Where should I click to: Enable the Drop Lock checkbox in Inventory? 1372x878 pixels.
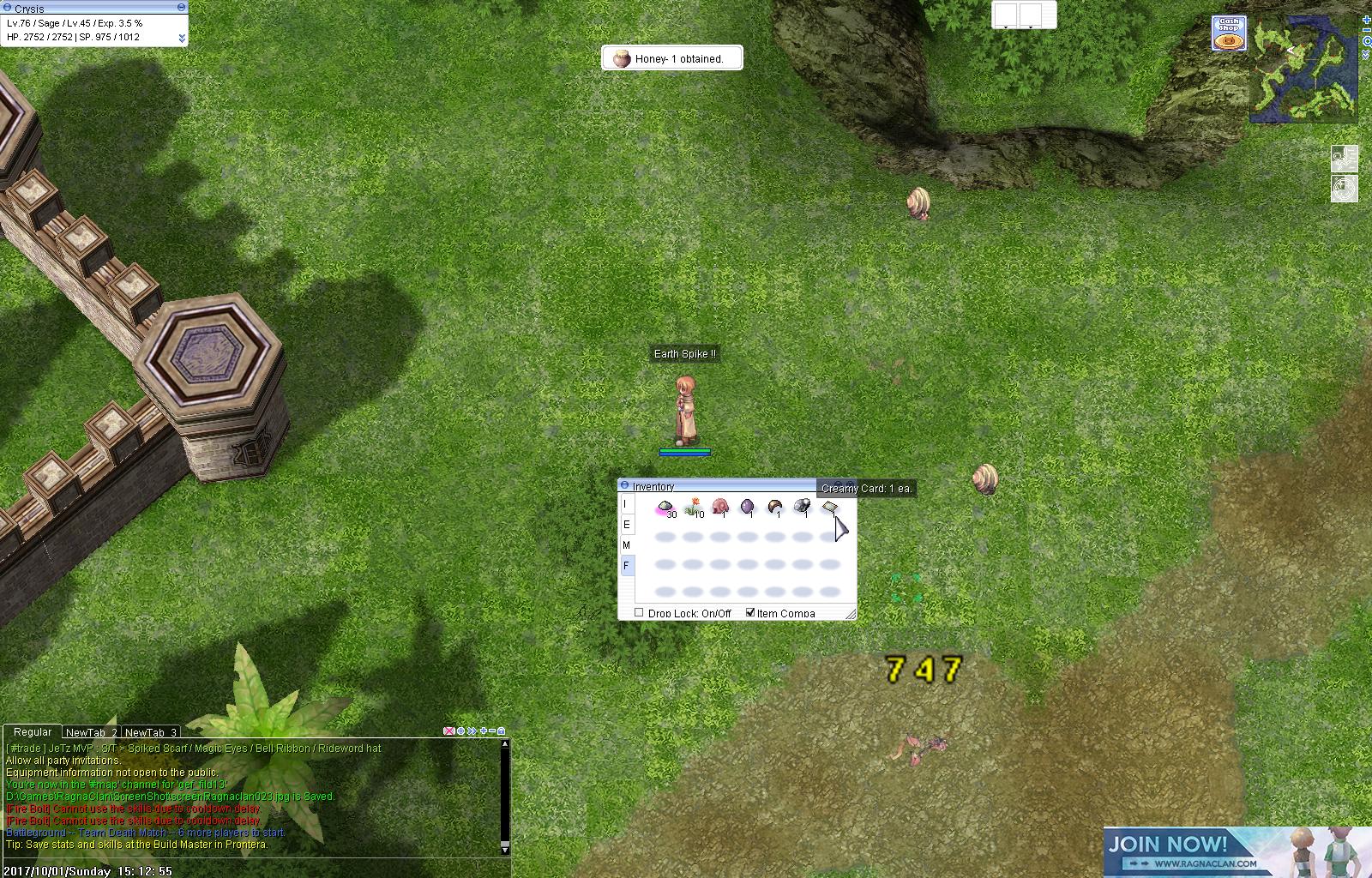tap(639, 612)
